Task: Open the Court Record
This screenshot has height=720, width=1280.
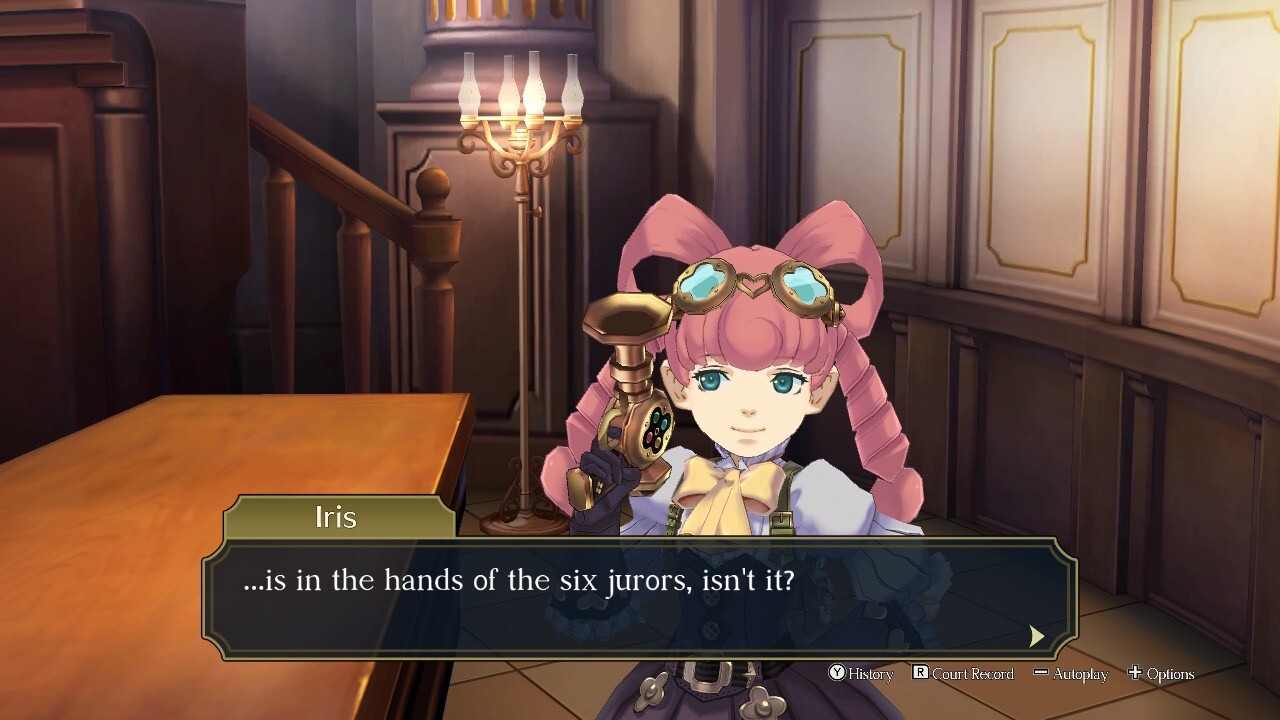Action: (x=962, y=674)
